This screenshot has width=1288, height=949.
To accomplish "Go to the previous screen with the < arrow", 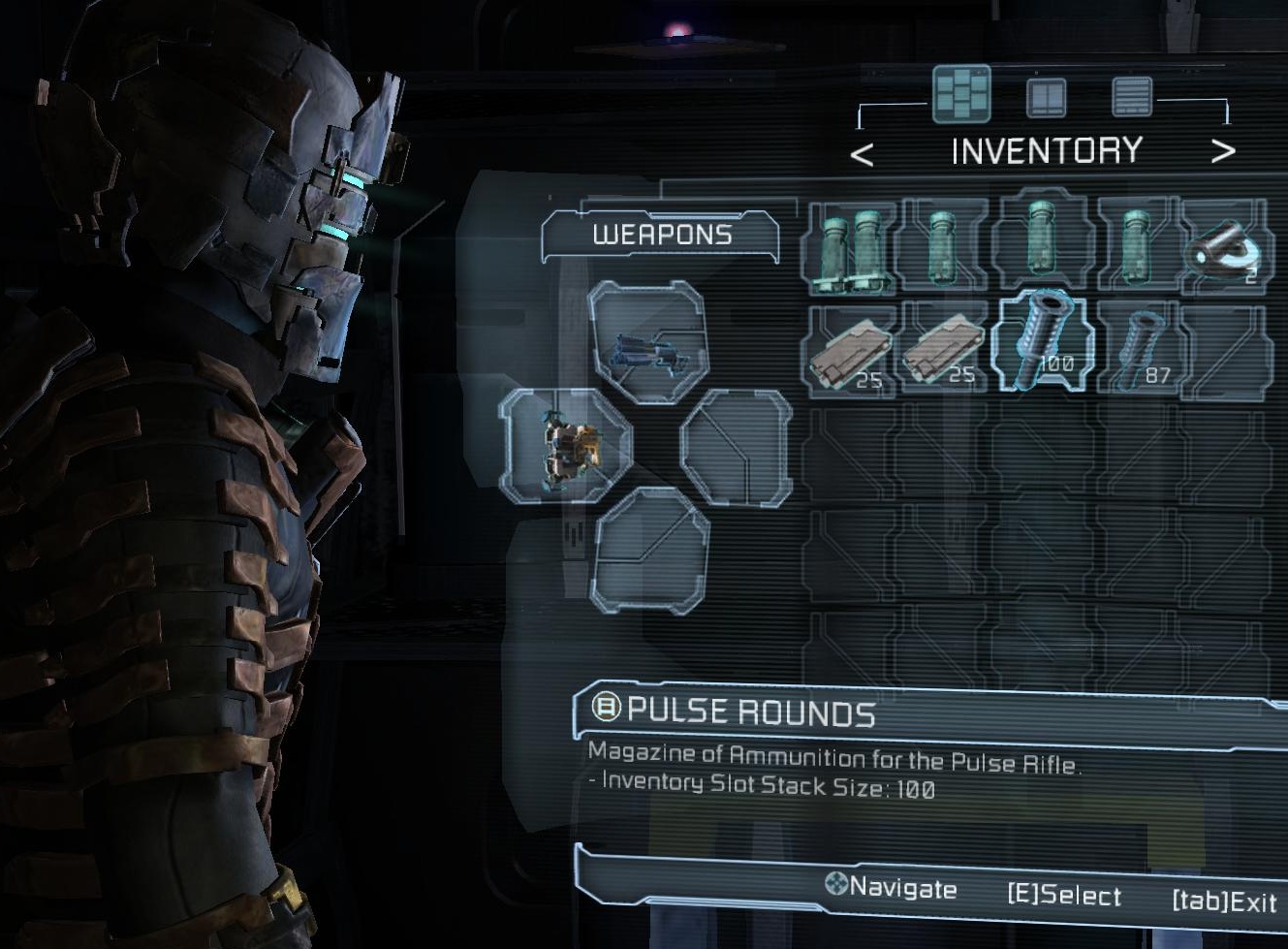I will tap(862, 153).
